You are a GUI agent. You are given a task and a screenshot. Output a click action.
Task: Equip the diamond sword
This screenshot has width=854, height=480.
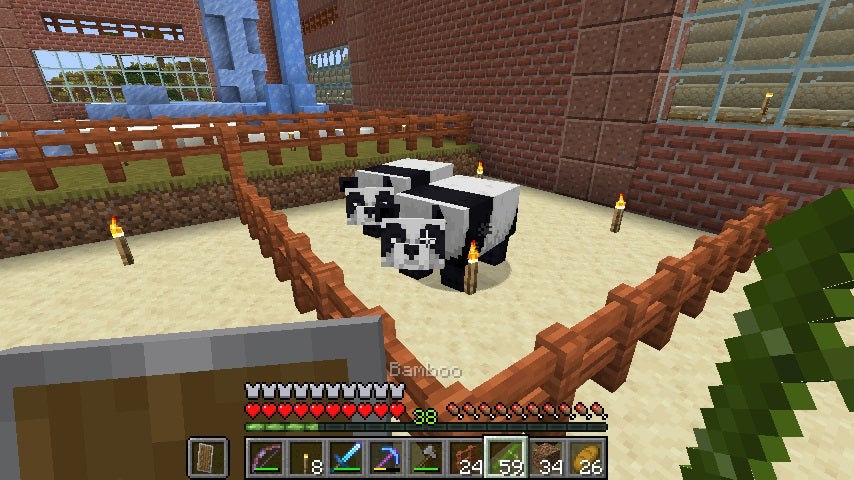pyautogui.click(x=345, y=458)
